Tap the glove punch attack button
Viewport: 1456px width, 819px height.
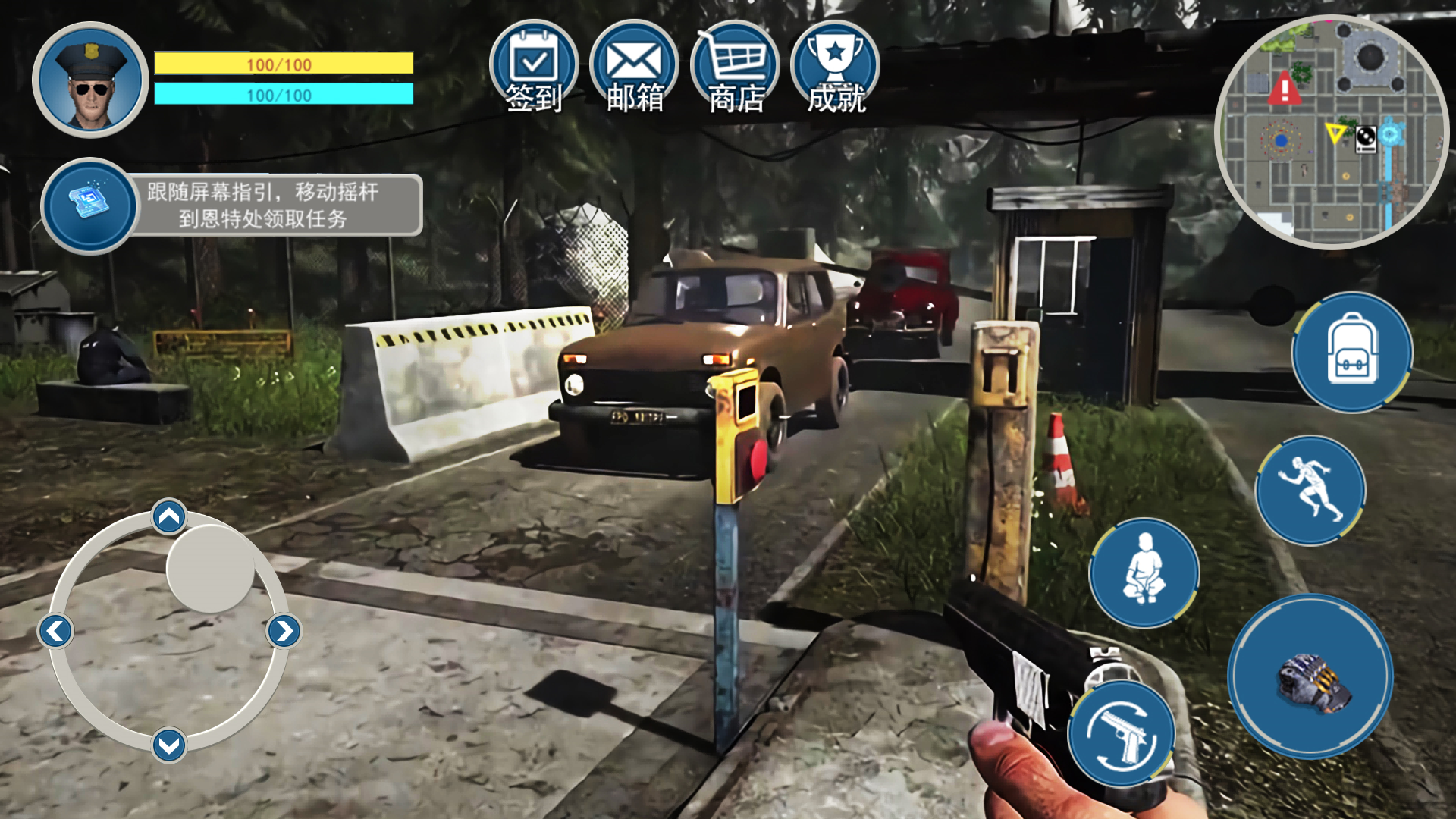coord(1310,676)
